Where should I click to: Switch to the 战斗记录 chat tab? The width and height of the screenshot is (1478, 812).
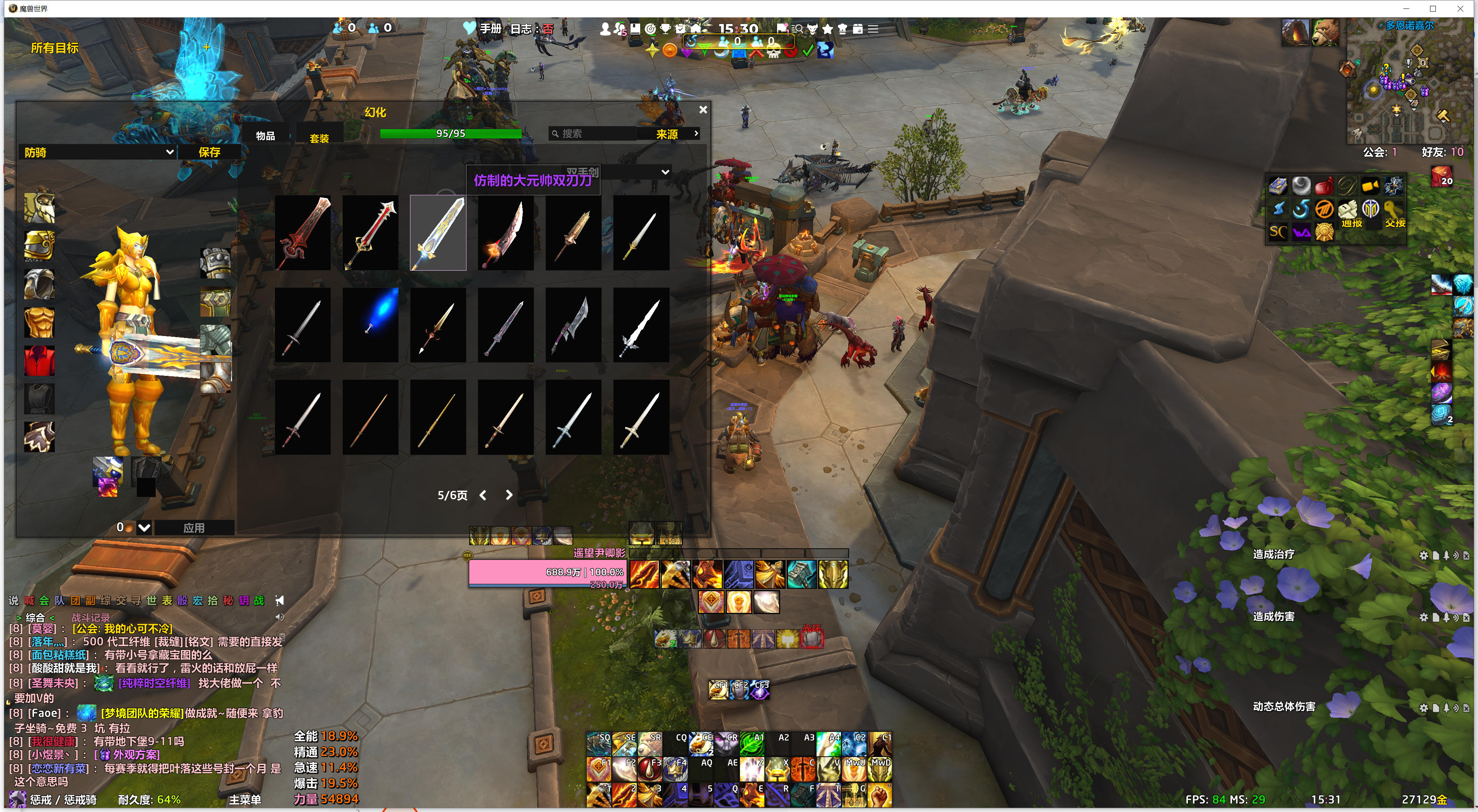coord(91,618)
